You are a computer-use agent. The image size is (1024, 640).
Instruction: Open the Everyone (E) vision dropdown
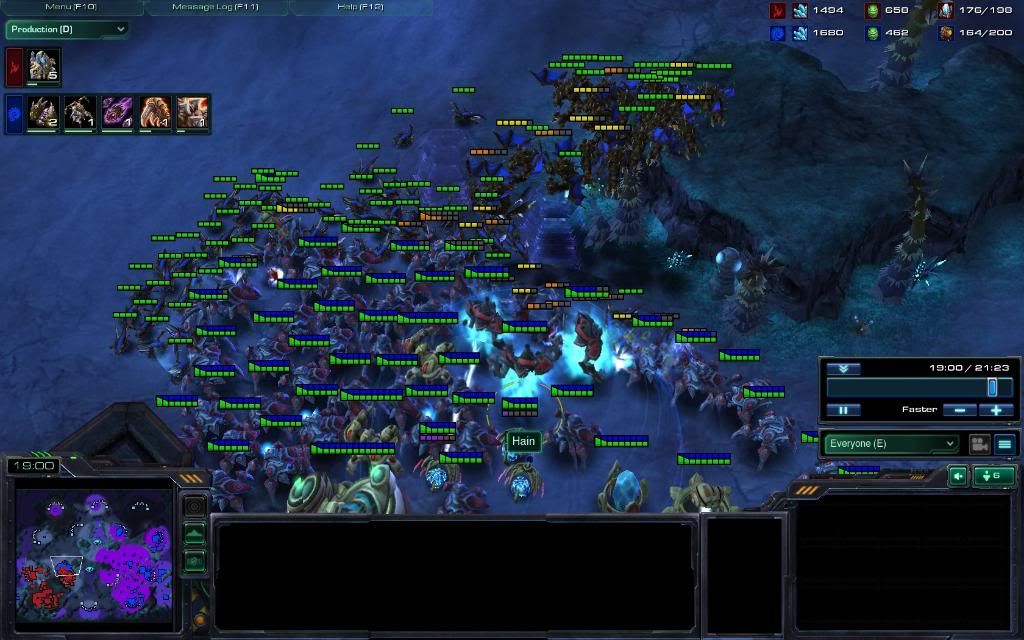point(890,444)
